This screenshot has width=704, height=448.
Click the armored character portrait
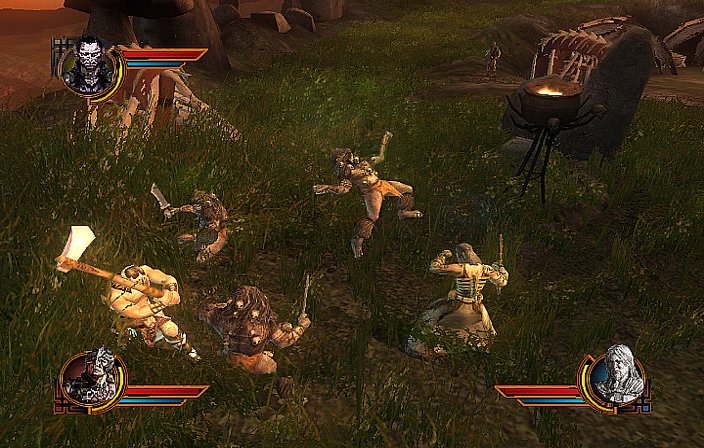[94, 379]
